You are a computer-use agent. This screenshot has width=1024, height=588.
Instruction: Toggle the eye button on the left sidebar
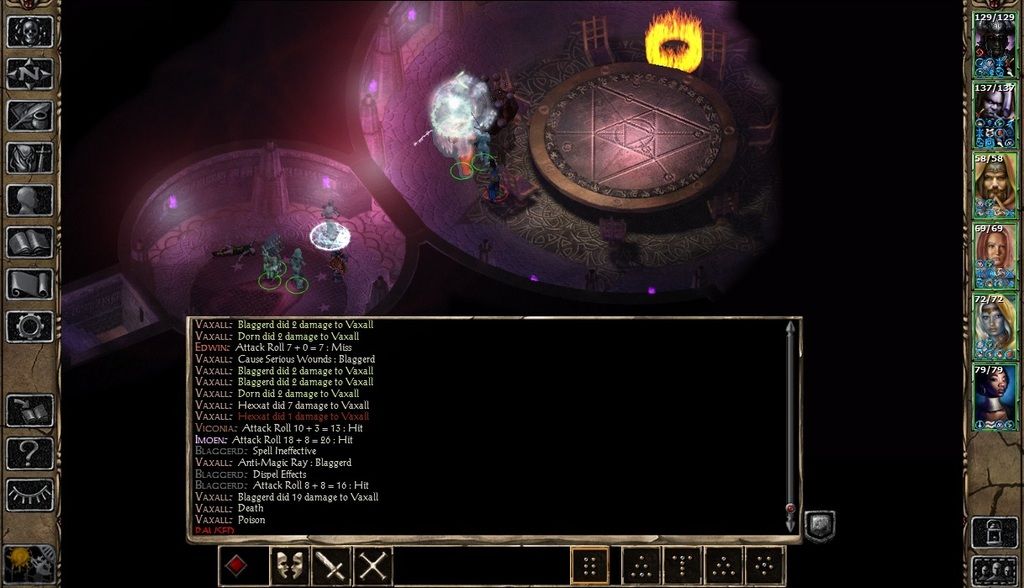coord(30,494)
